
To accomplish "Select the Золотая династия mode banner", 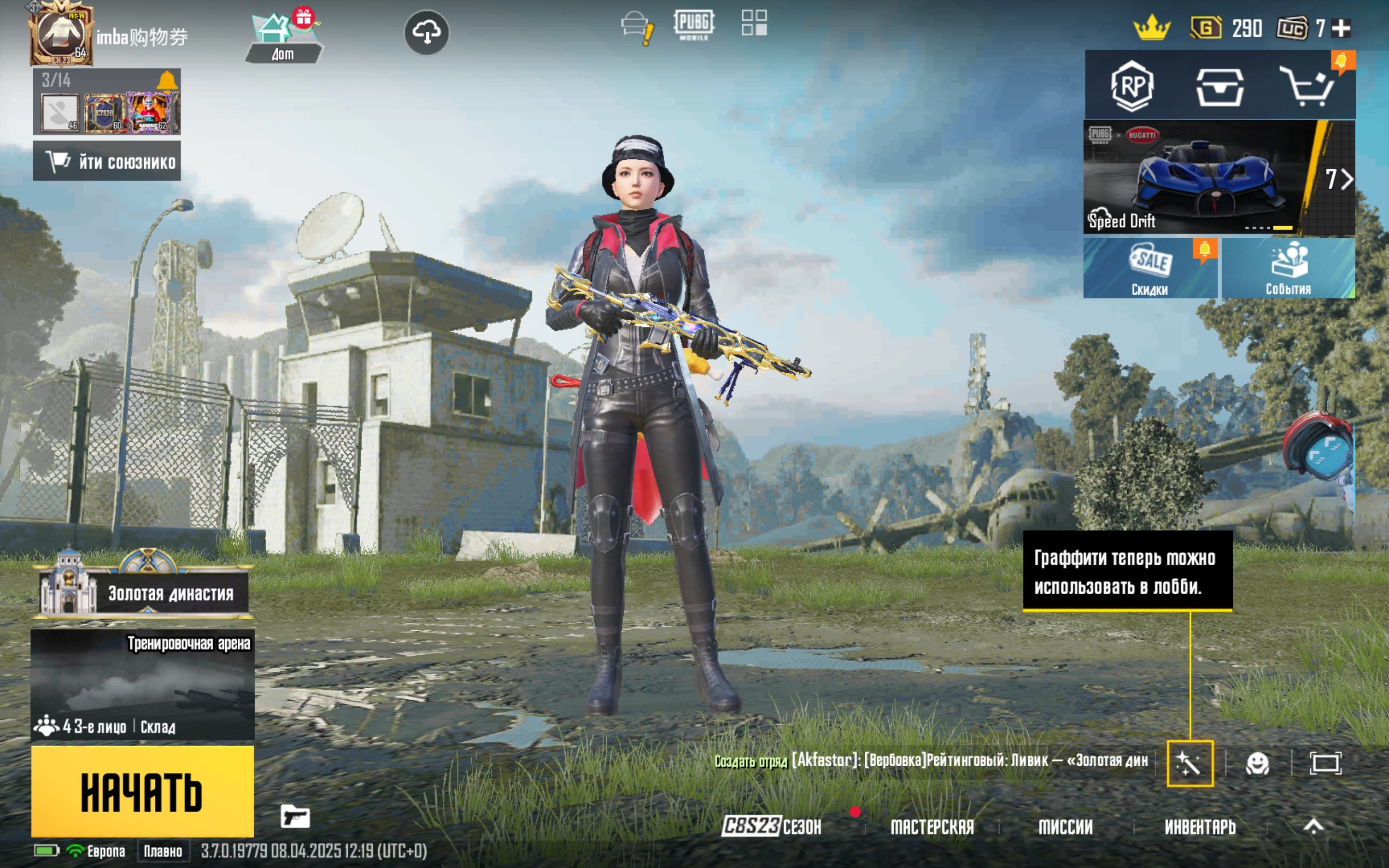I will tap(144, 591).
